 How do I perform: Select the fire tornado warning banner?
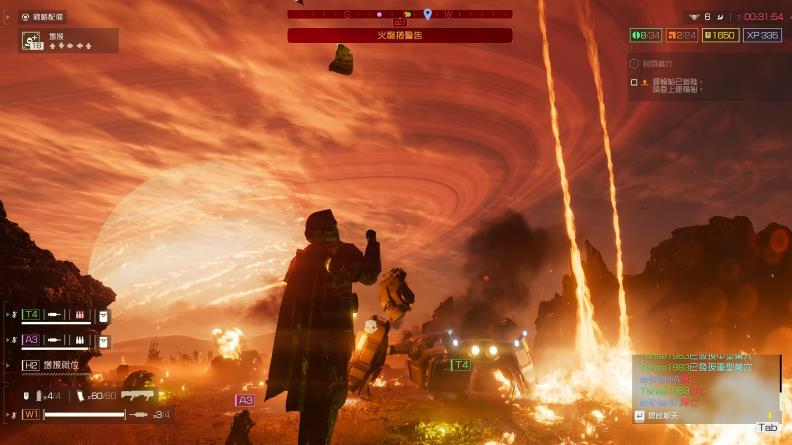tap(399, 35)
